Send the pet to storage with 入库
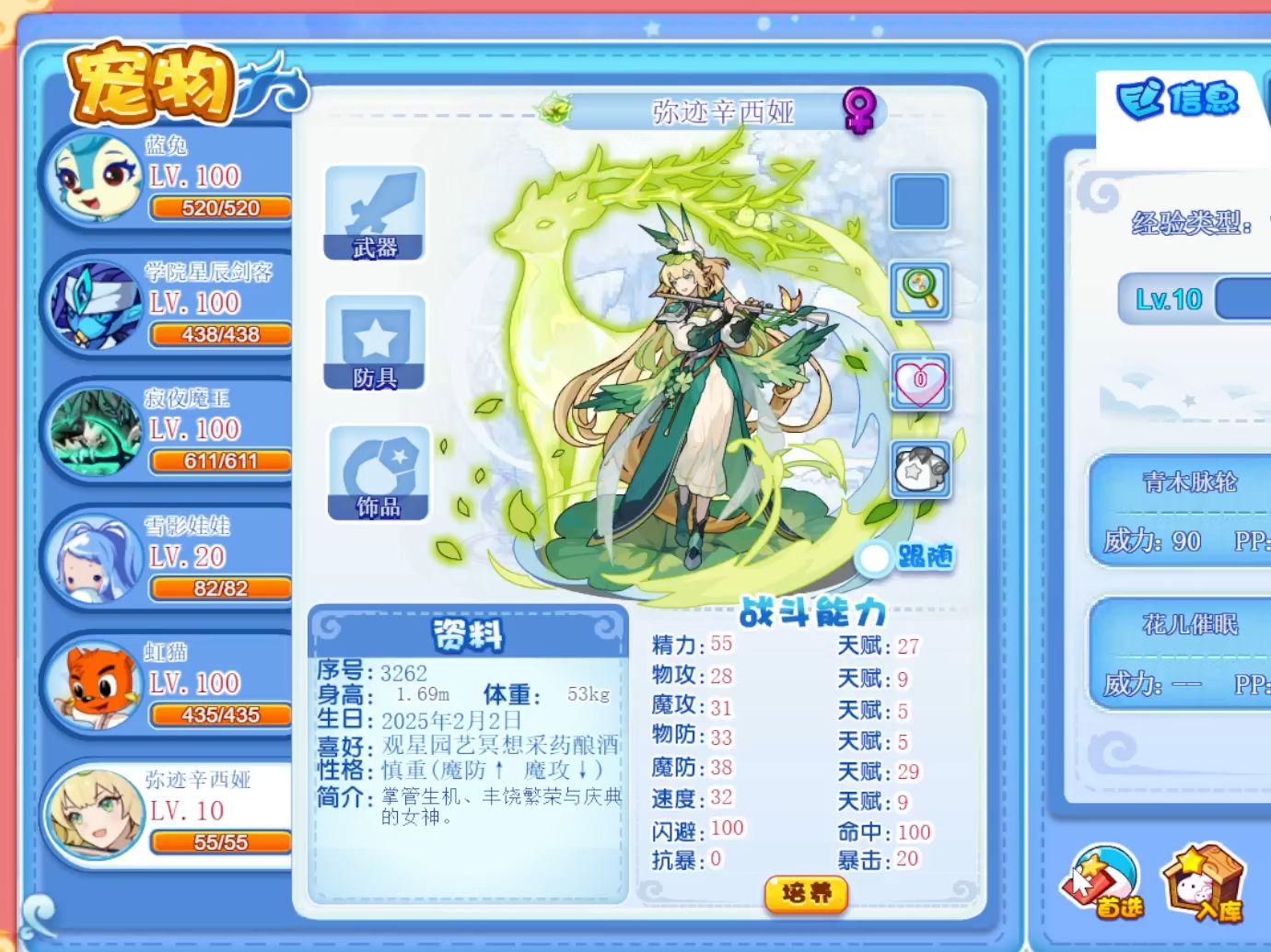The width and height of the screenshot is (1271, 952). [1202, 885]
